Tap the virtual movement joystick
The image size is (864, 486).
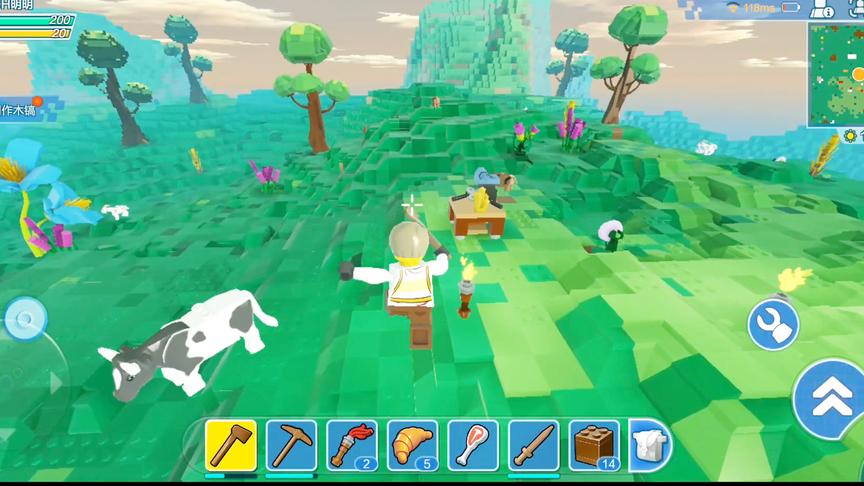pyautogui.click(x=24, y=319)
